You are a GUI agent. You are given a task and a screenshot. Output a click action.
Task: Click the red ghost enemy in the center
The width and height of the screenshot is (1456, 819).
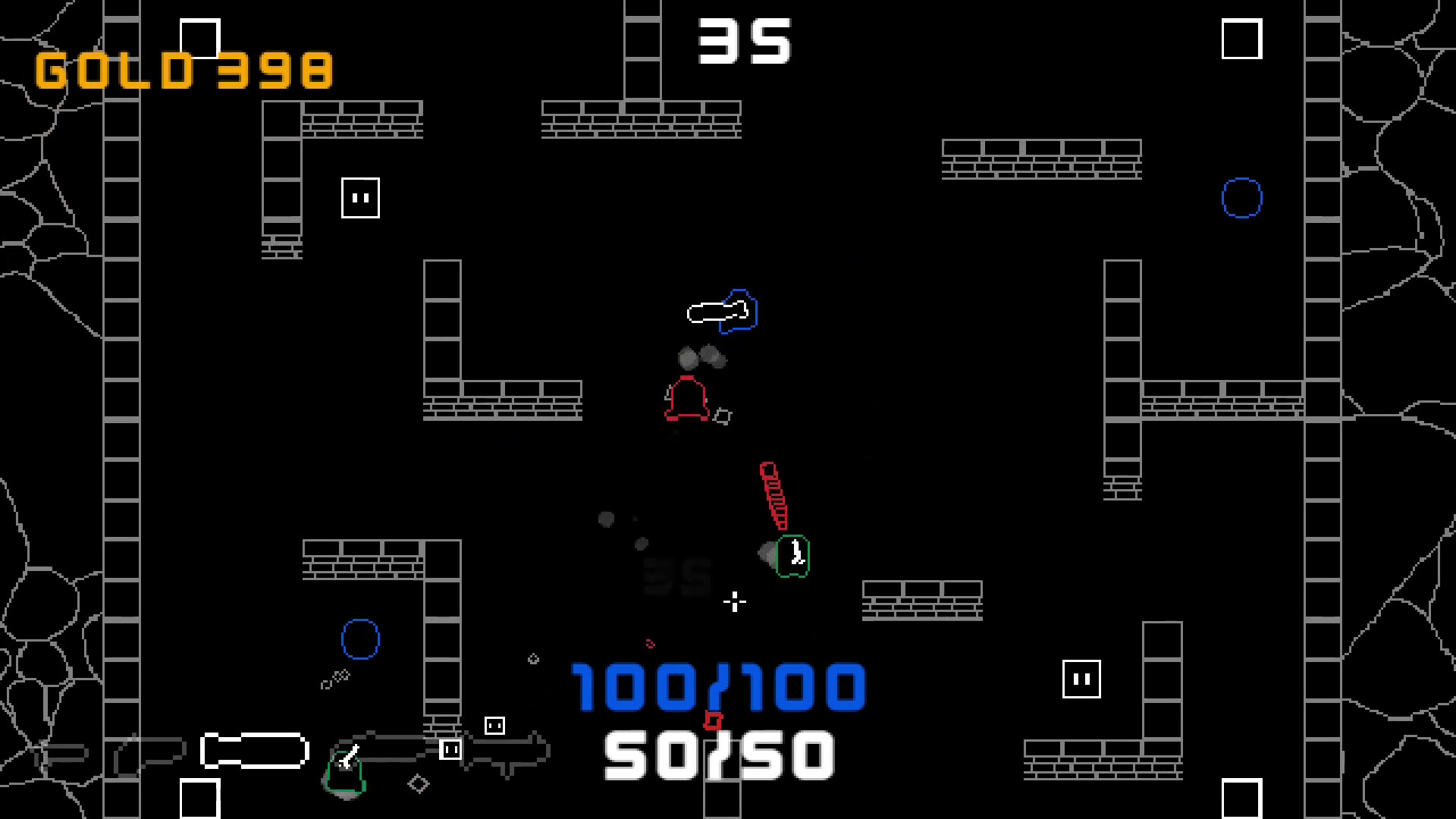tap(687, 398)
